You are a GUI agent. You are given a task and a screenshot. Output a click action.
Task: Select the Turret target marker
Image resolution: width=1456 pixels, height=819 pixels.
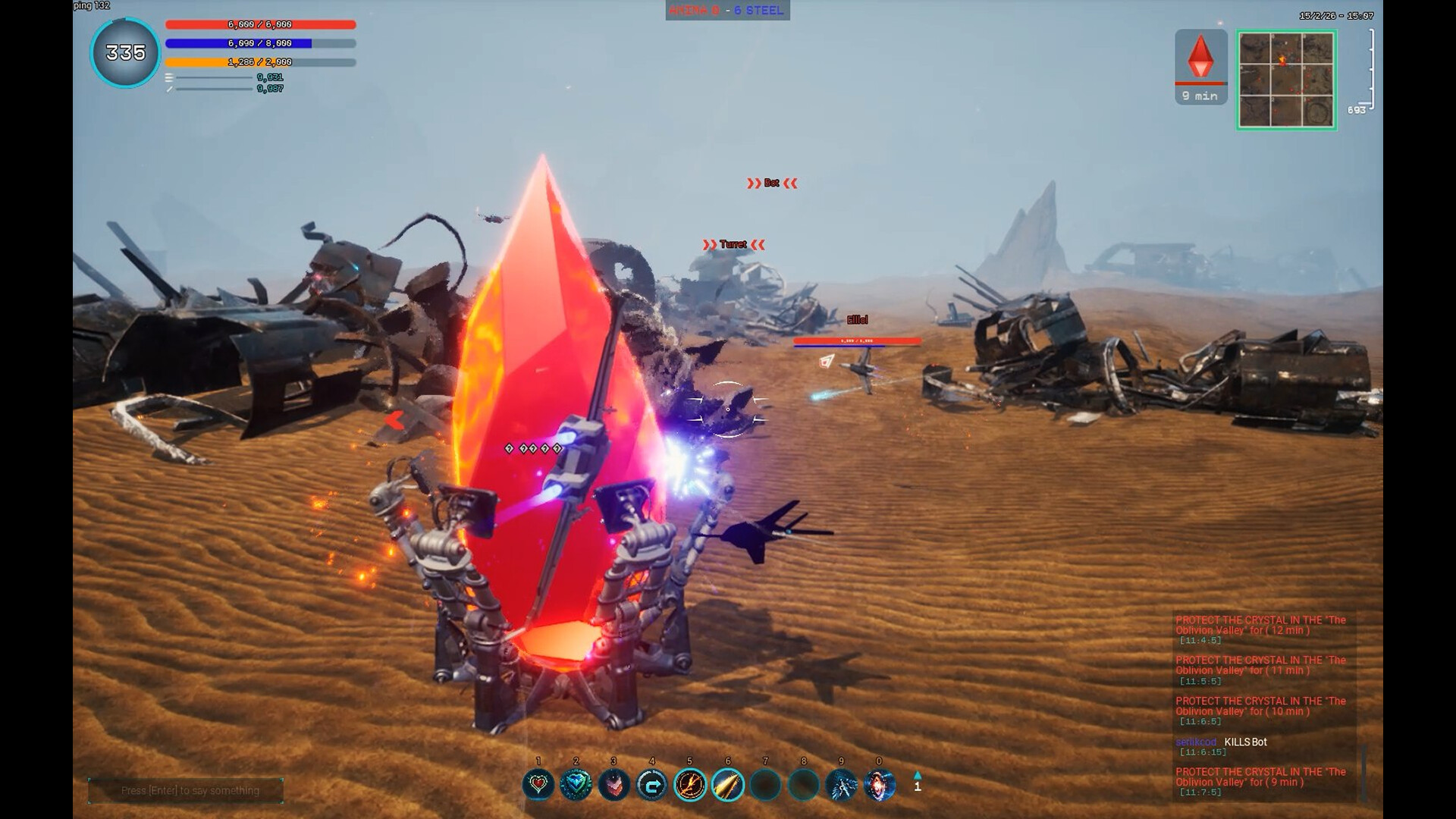[x=731, y=244]
